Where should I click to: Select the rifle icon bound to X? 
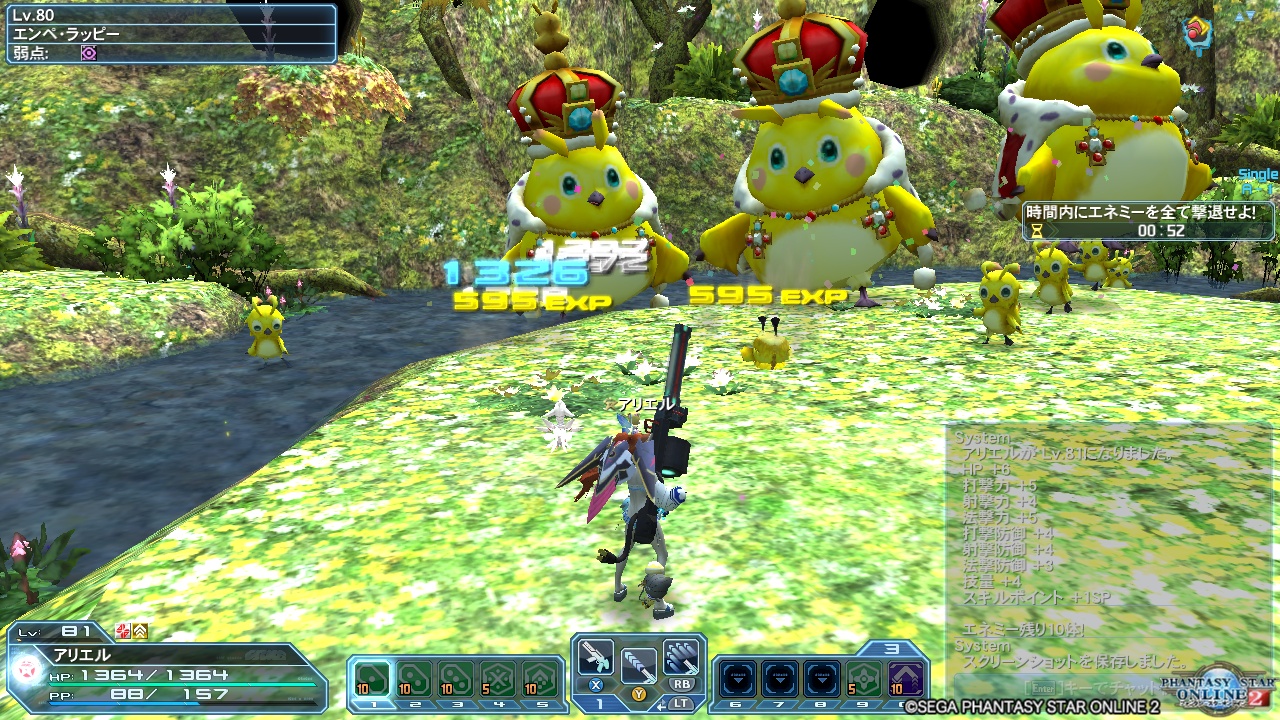594,657
